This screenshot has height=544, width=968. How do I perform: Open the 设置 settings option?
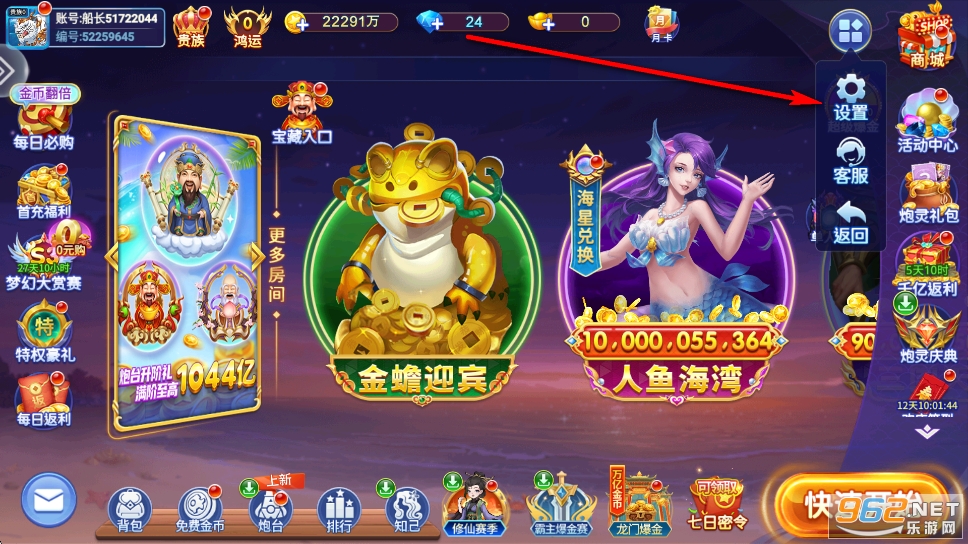click(850, 97)
